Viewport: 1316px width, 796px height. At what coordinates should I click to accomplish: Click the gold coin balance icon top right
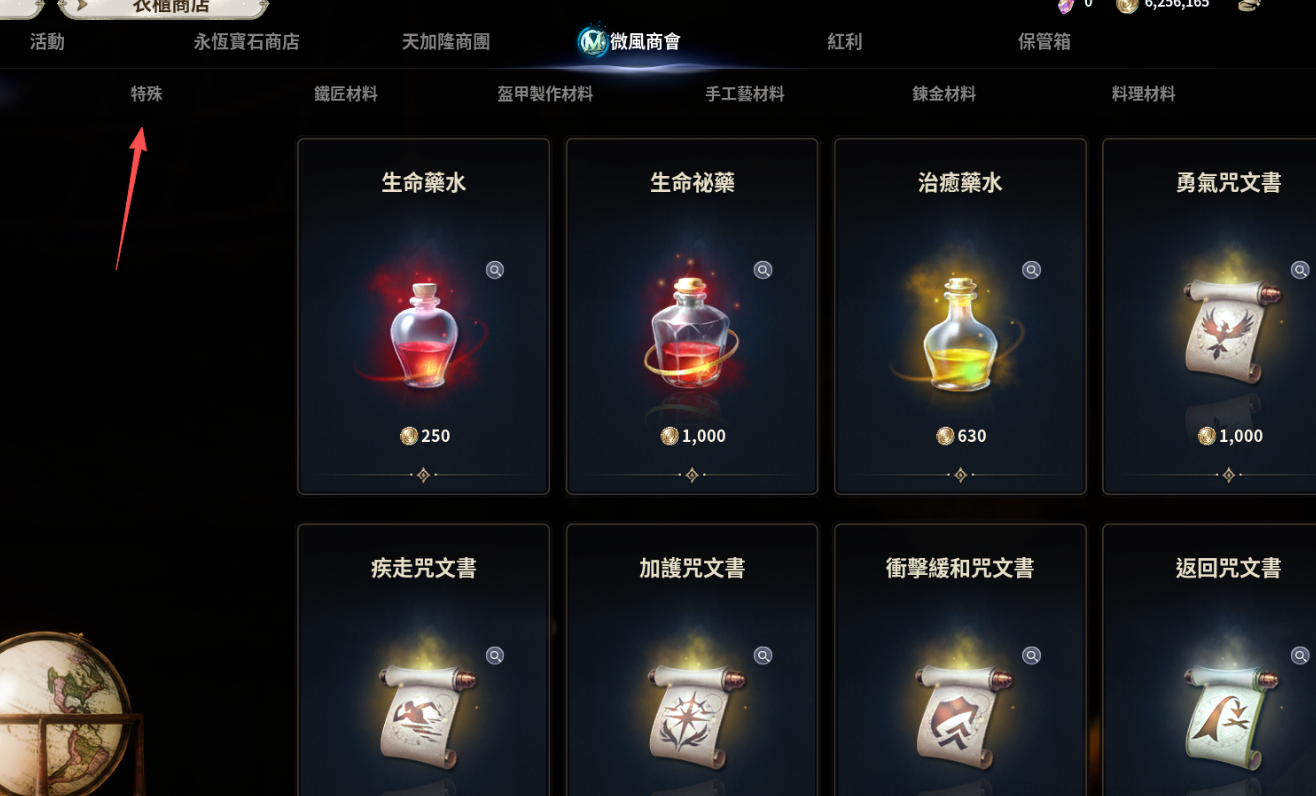pyautogui.click(x=1126, y=6)
